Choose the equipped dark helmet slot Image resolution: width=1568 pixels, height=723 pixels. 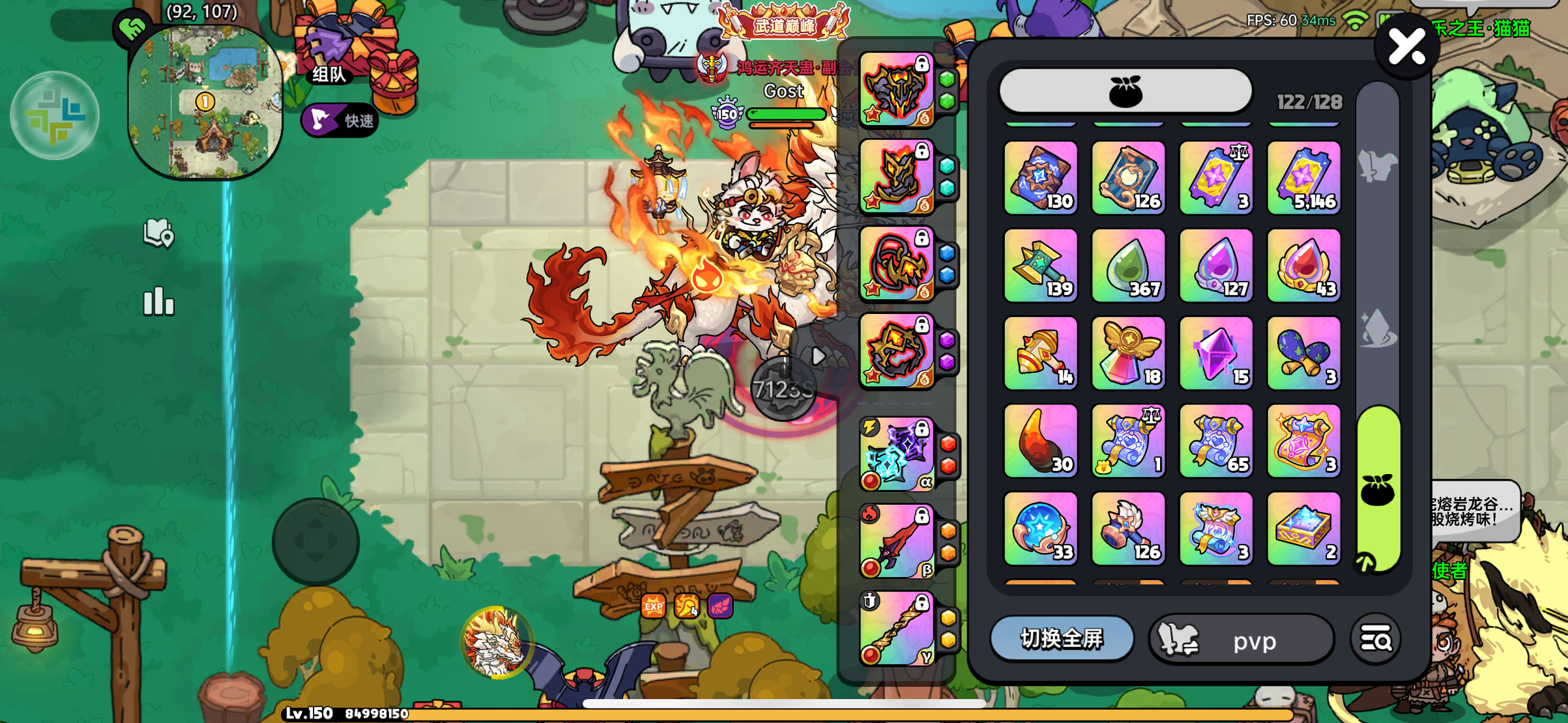click(x=896, y=89)
